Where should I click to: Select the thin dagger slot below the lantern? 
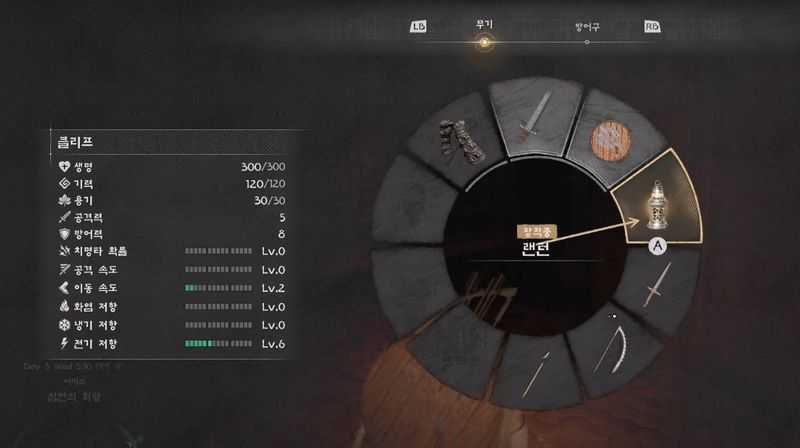tap(655, 292)
